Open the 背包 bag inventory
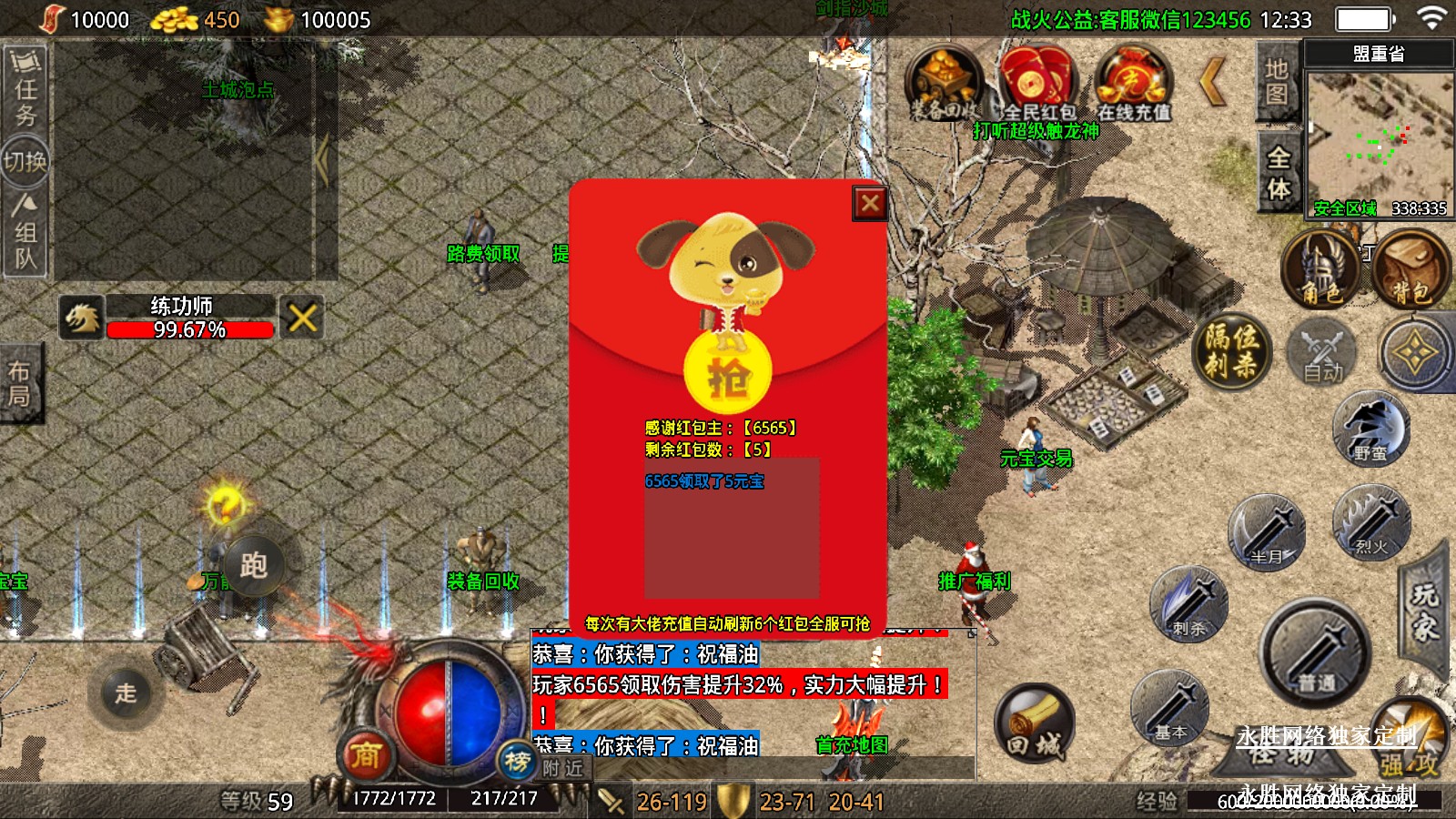The image size is (1456, 819). [1410, 269]
